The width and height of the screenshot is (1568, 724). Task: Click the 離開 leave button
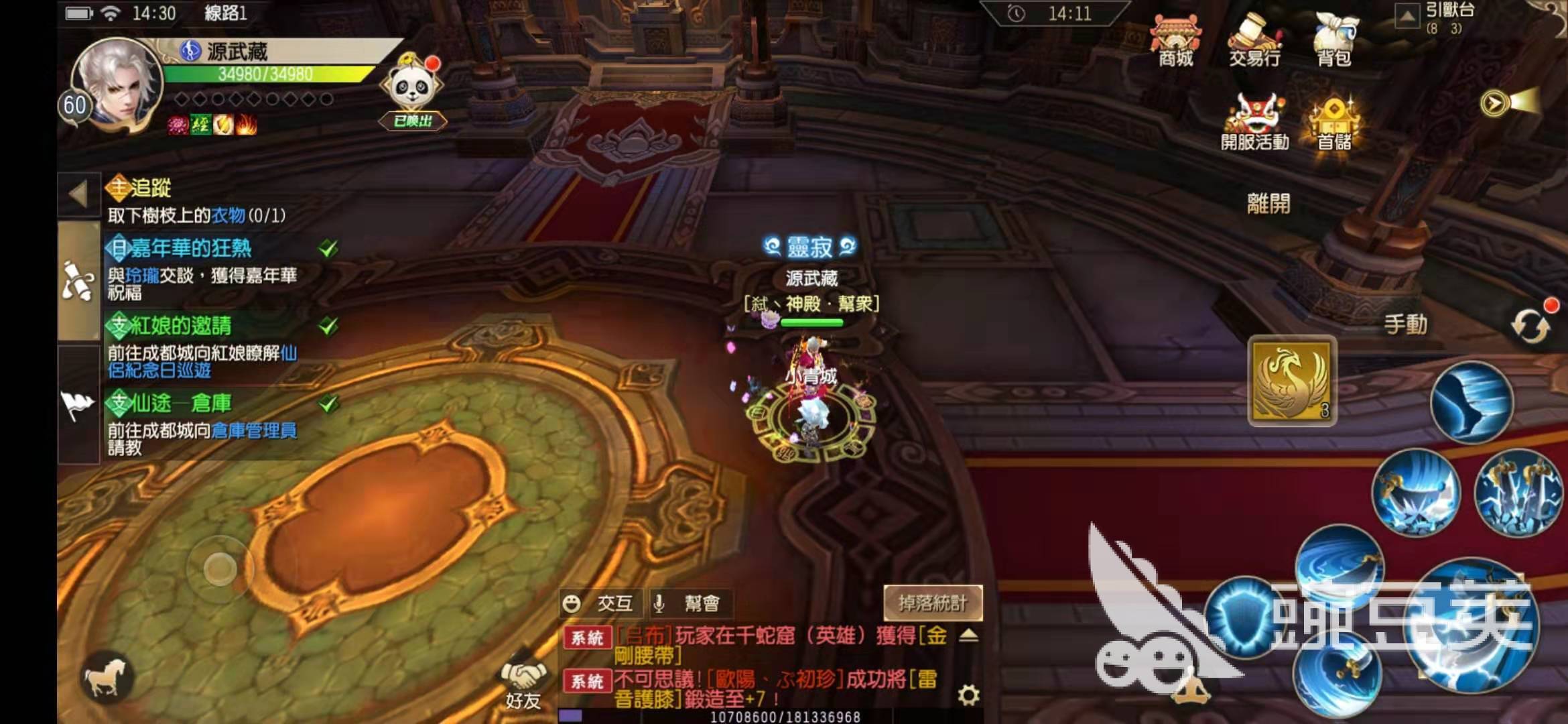pos(1268,203)
